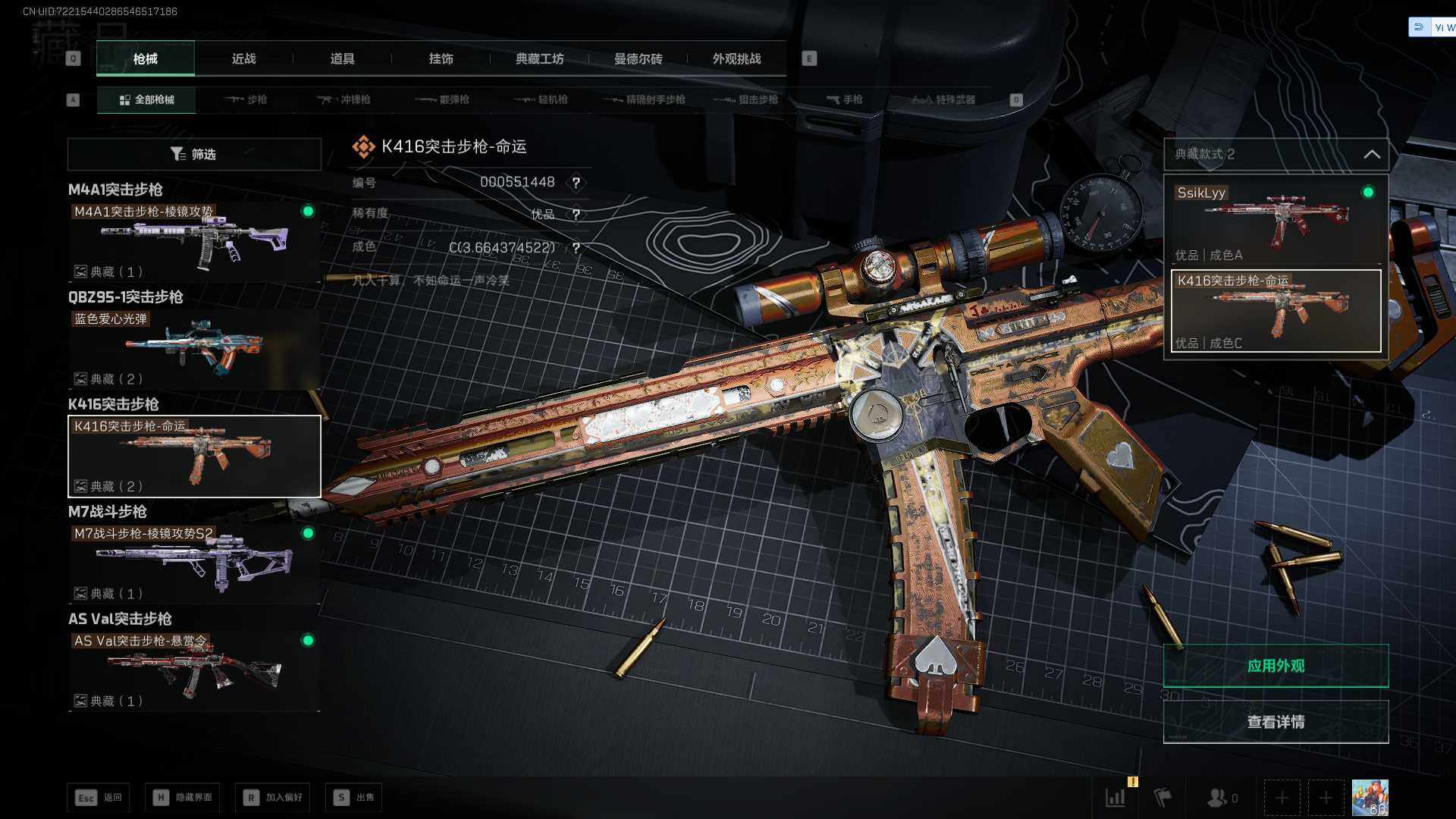Open the 典藏工坊 workshop tab
The width and height of the screenshot is (1456, 819).
(x=539, y=58)
